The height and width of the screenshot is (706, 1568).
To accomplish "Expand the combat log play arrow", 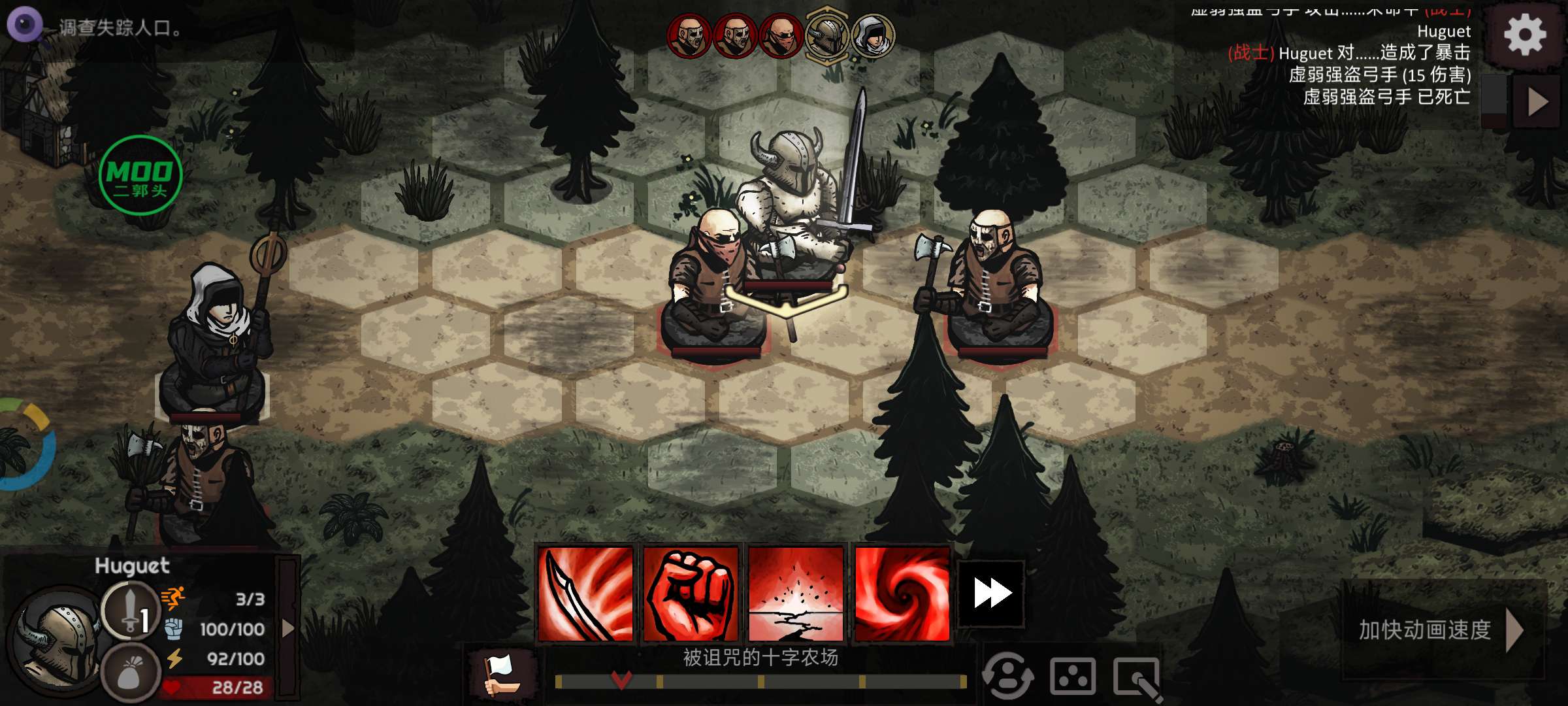I will pyautogui.click(x=1537, y=101).
